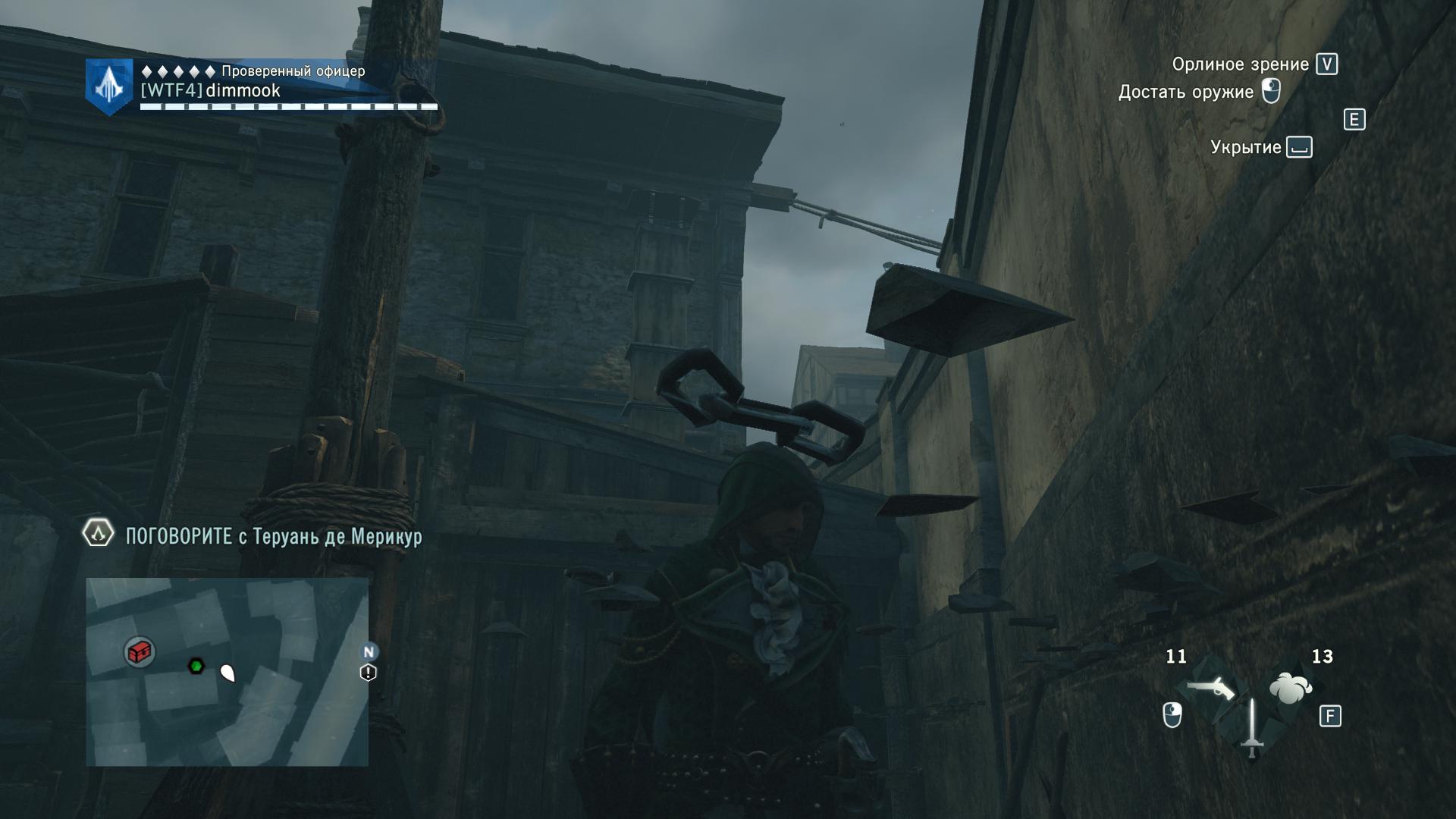Click the exclamation mission marker on minimap
Viewport: 1456px width, 819px height.
point(369,673)
